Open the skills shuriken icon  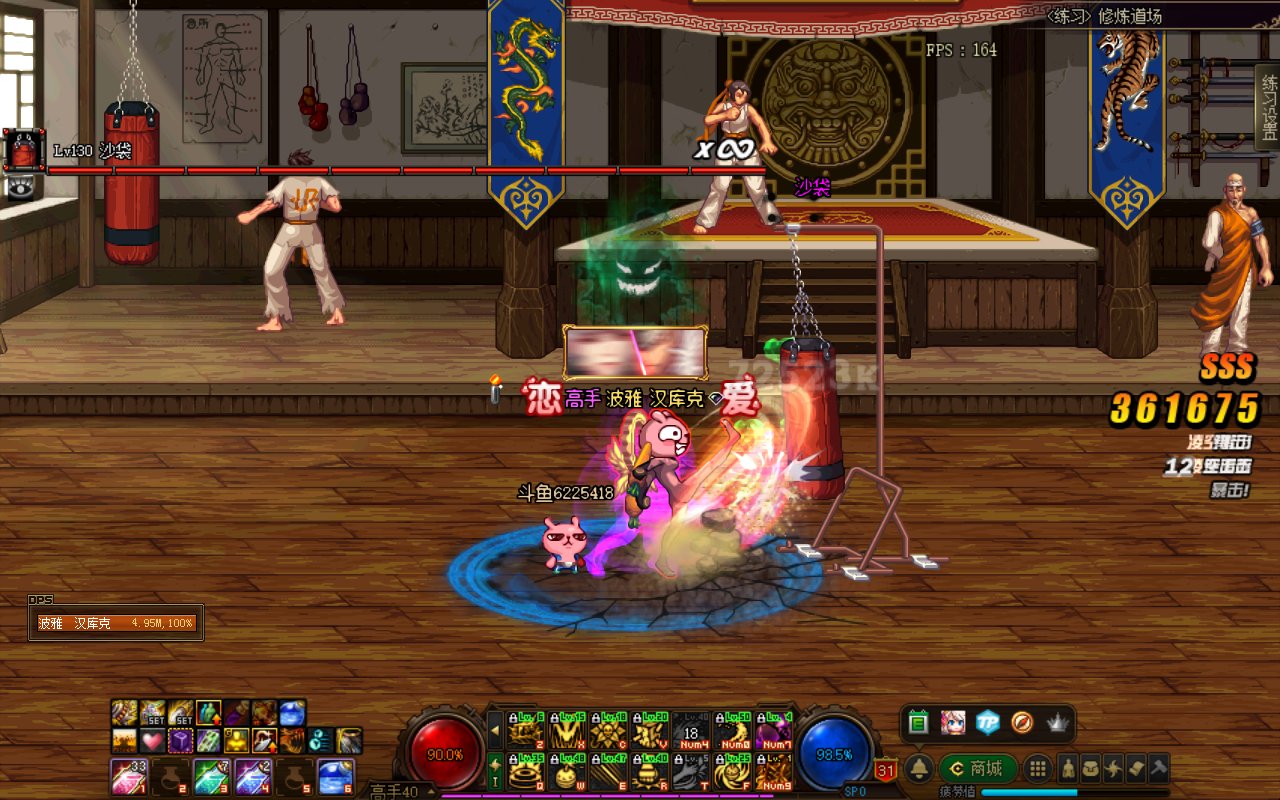click(1113, 768)
